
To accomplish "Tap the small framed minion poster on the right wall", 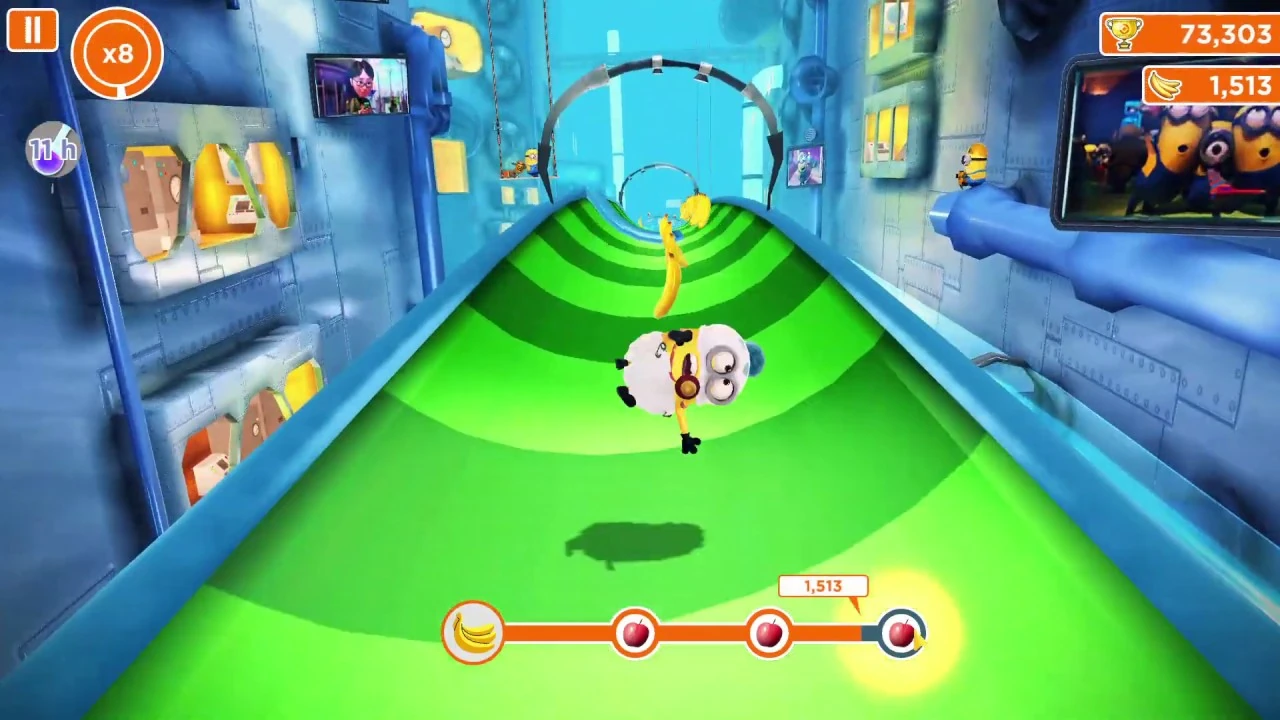I will (x=806, y=165).
